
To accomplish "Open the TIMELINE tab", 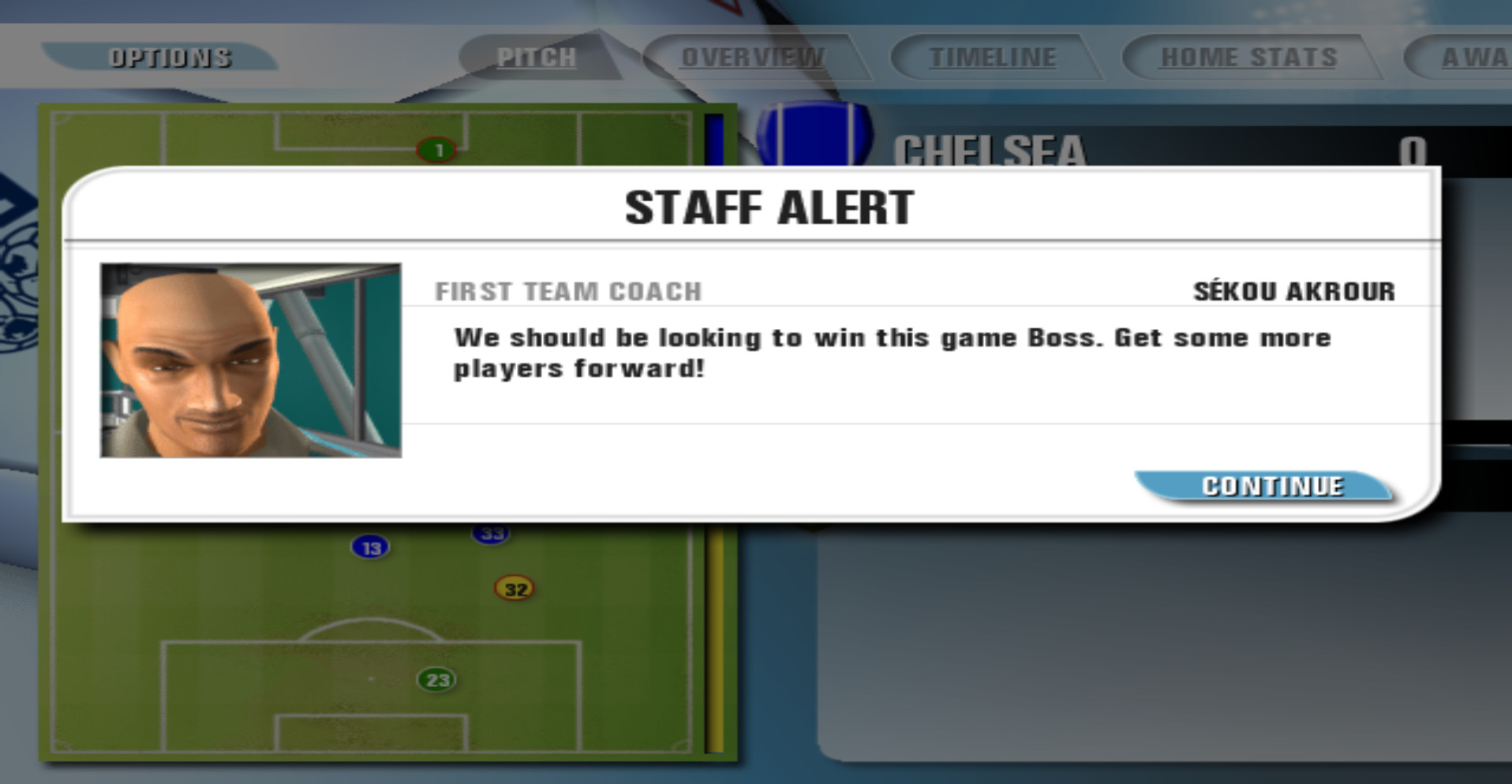I will pyautogui.click(x=993, y=56).
